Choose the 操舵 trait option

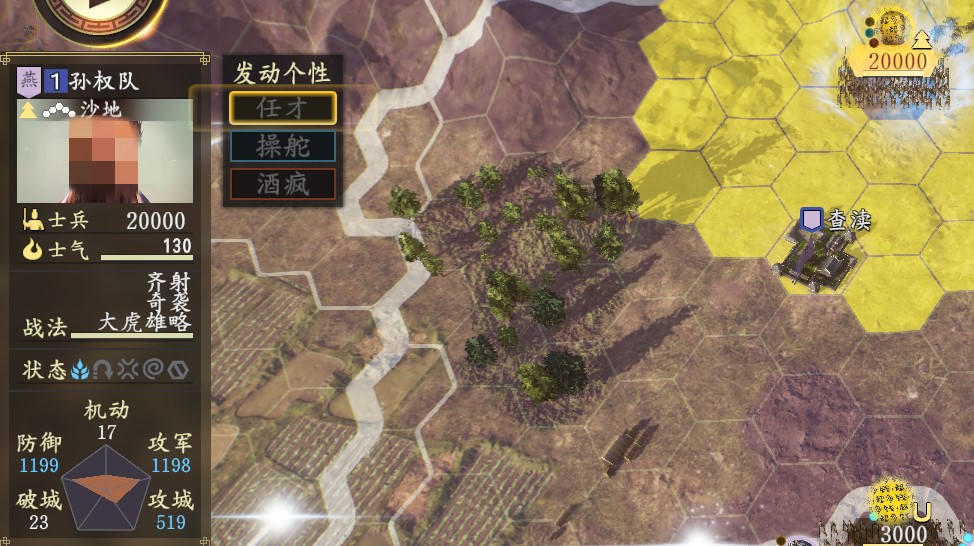click(283, 146)
